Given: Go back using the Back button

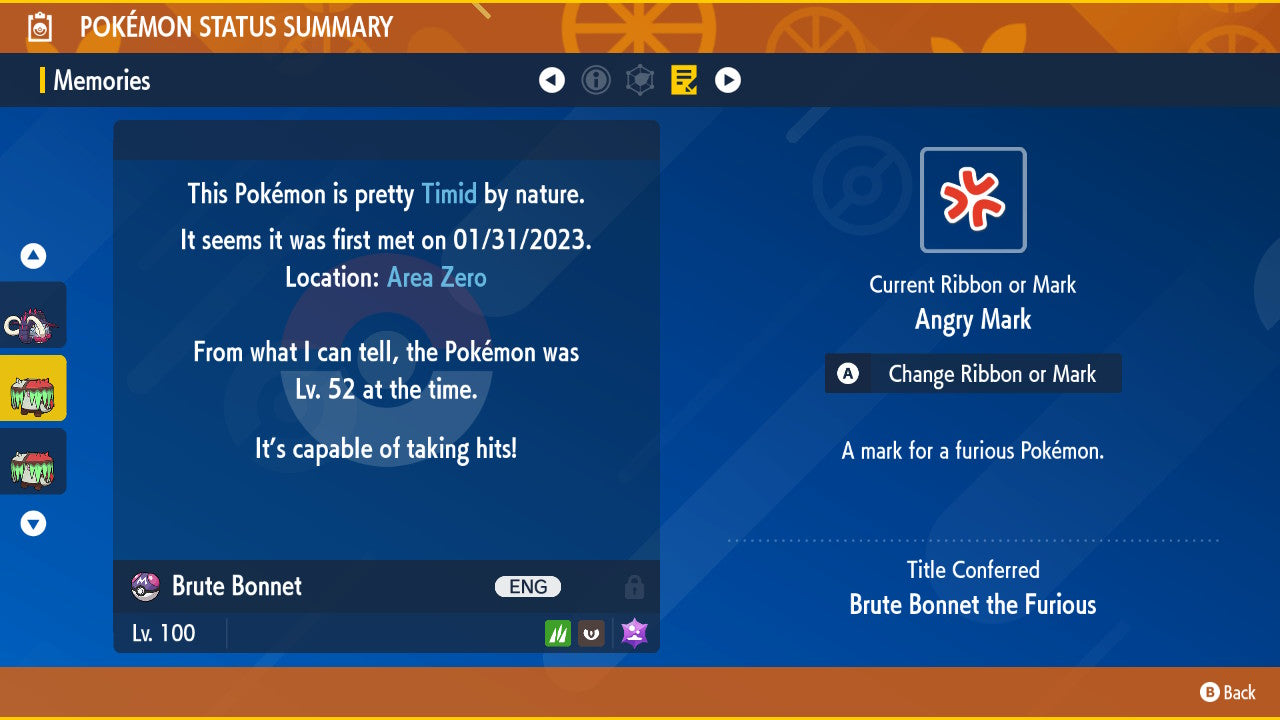Looking at the screenshot, I should [1228, 692].
